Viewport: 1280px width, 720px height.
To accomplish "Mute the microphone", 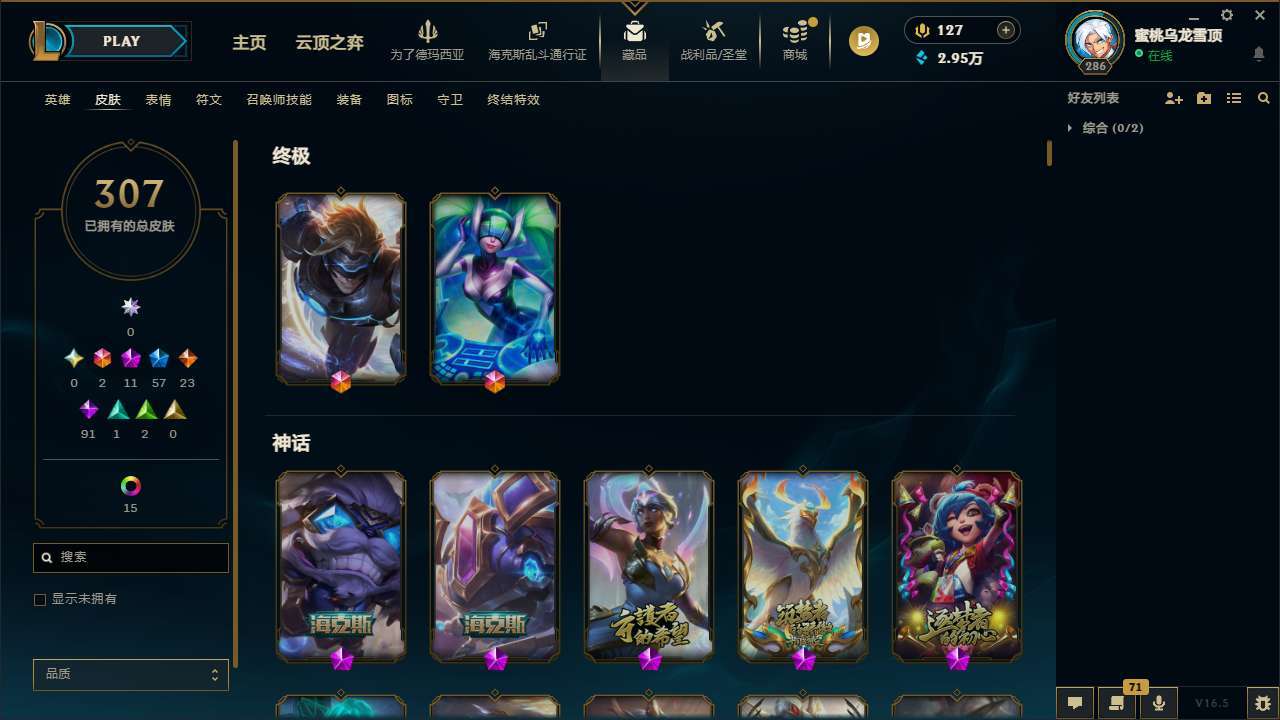I will 1158,703.
